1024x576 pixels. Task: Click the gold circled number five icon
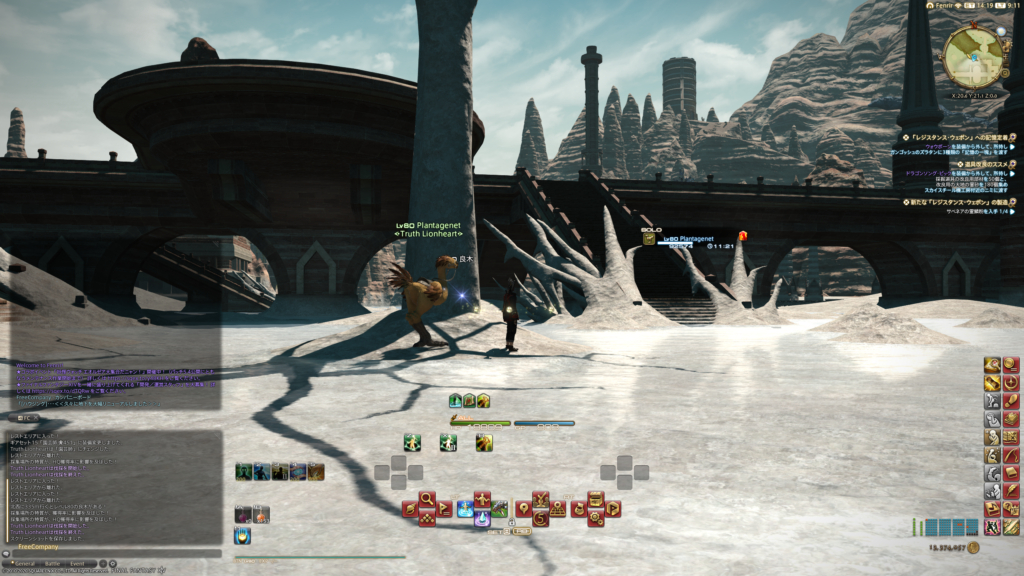coord(541,518)
